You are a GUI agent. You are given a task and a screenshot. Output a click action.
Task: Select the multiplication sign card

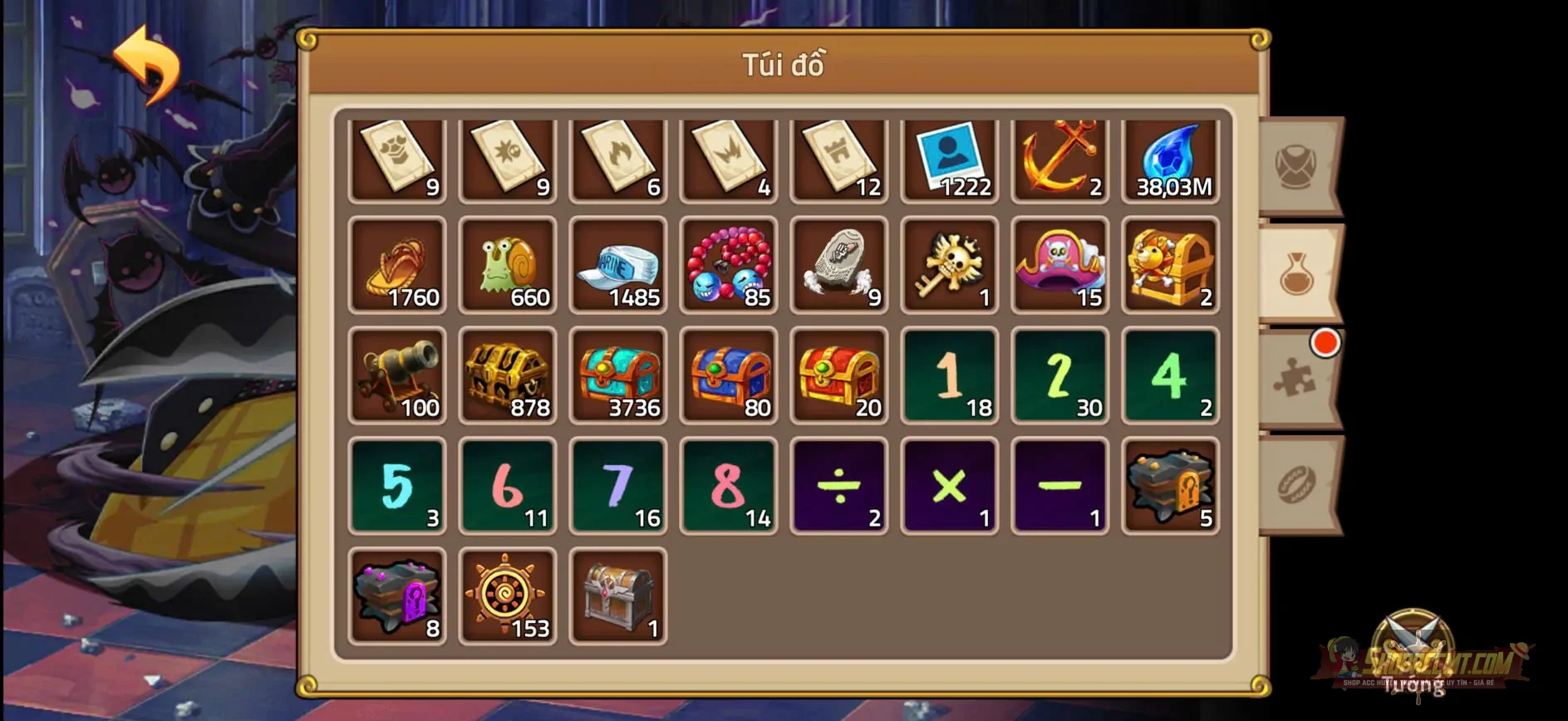pyautogui.click(x=949, y=486)
